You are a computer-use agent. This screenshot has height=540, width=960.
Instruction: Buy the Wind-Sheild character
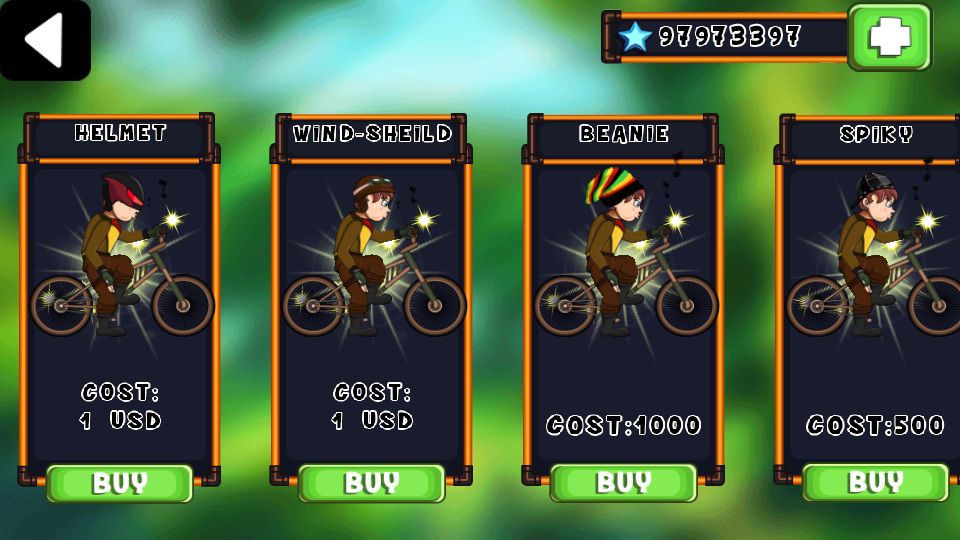click(372, 483)
